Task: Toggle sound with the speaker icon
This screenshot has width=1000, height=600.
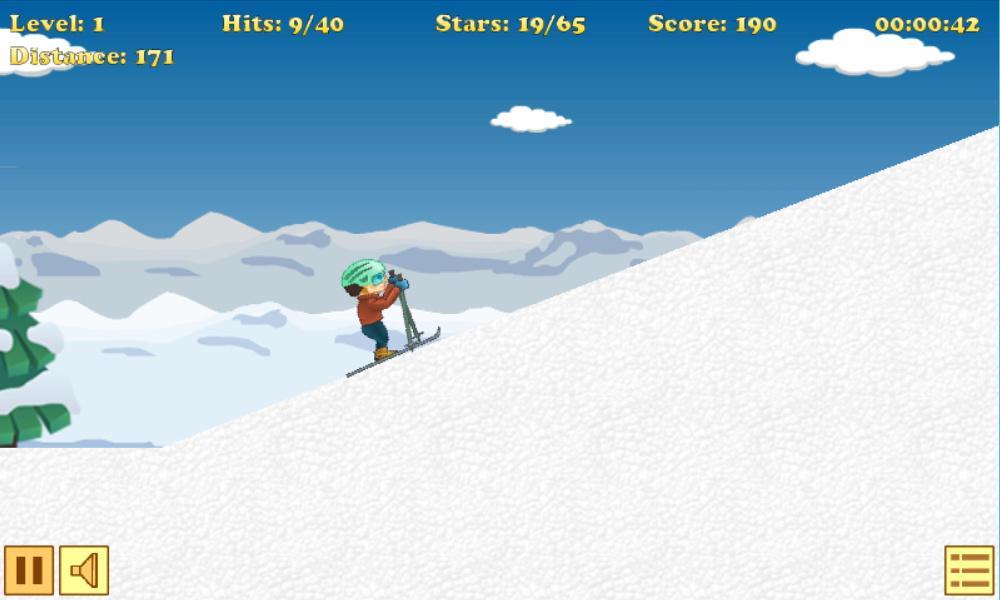Action: (84, 570)
